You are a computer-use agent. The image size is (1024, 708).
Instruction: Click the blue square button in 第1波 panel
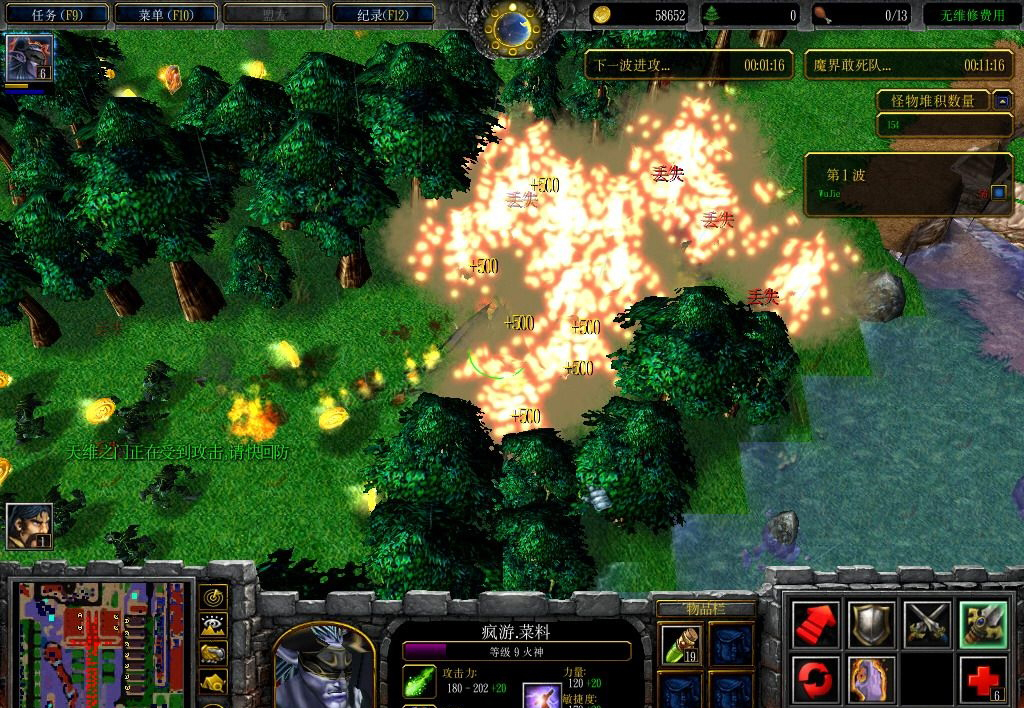pyautogui.click(x=997, y=191)
